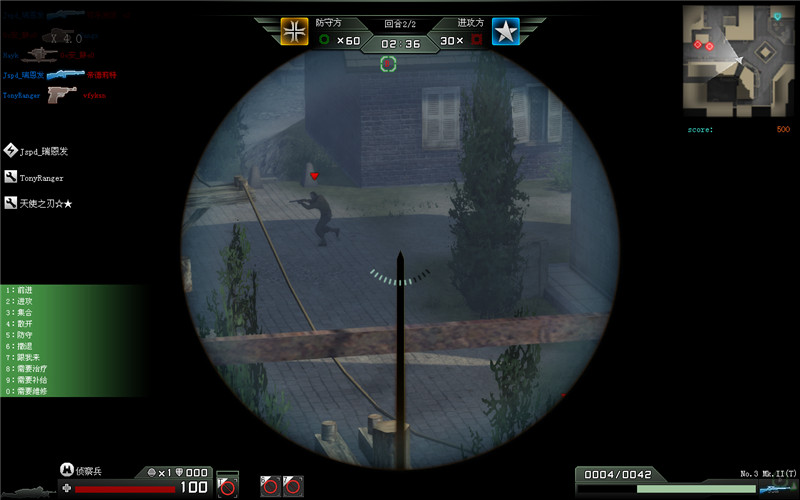Viewport: 800px width, 500px height.
Task: Click the No.3 Mk.II(T) weapon icon
Action: (x=775, y=487)
